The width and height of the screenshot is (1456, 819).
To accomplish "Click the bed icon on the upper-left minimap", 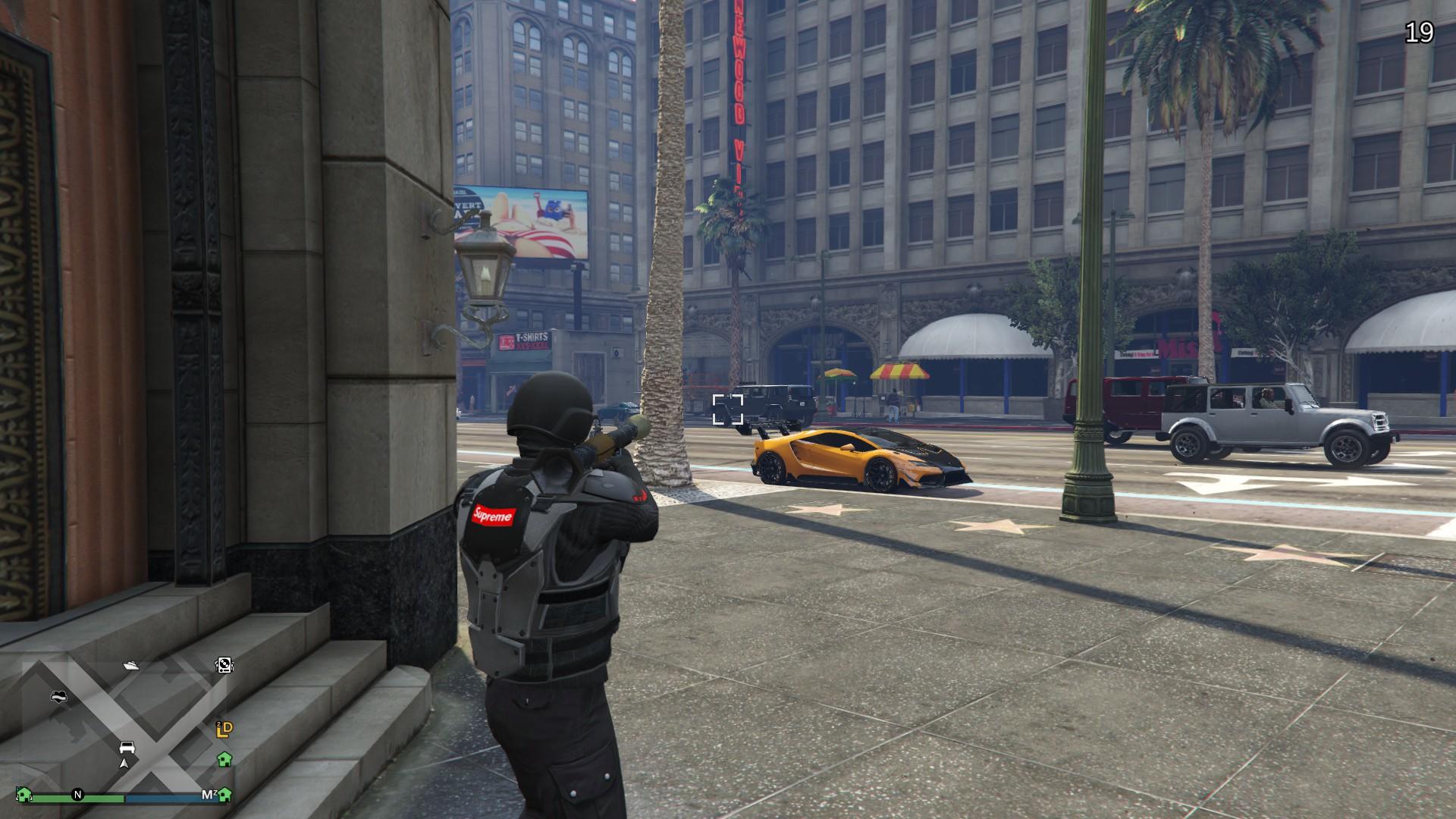I will coord(58,697).
